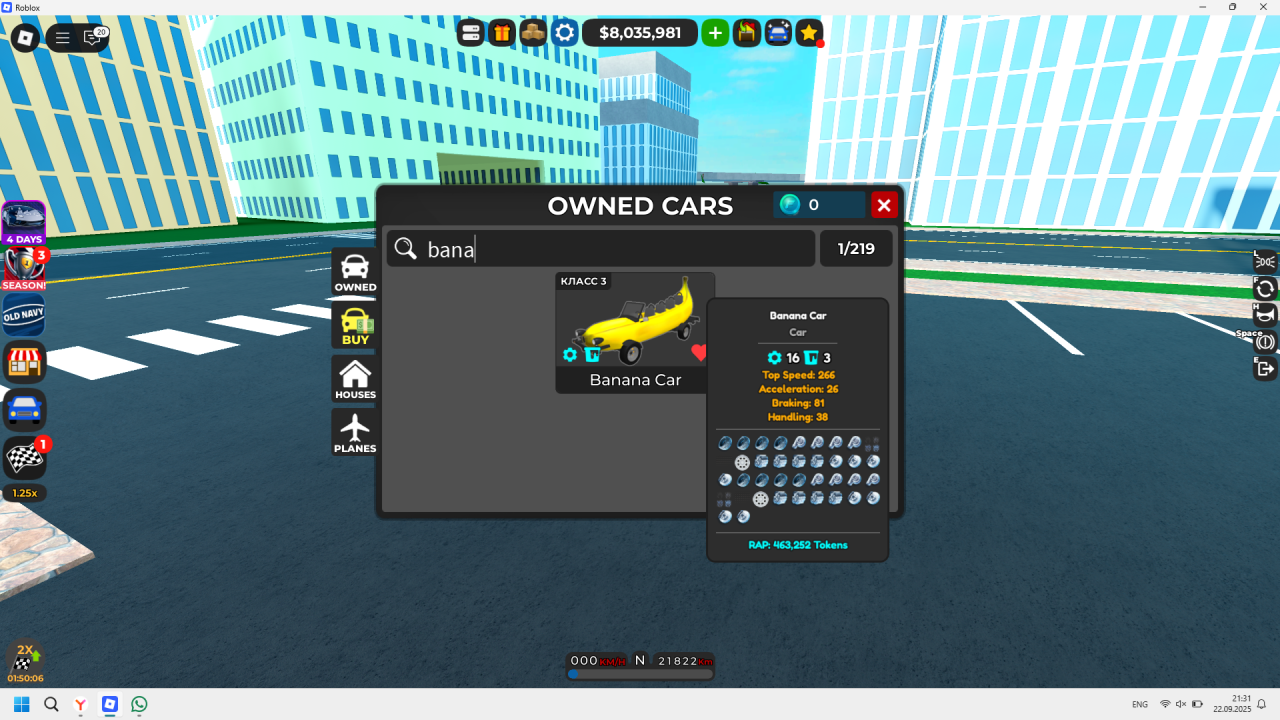Open the shop storefront icon

[x=23, y=362]
